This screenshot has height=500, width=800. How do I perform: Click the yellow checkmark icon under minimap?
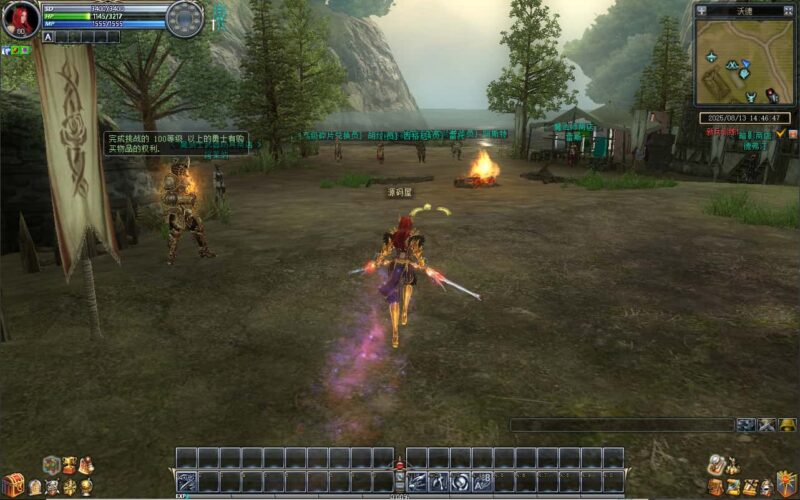click(x=780, y=133)
